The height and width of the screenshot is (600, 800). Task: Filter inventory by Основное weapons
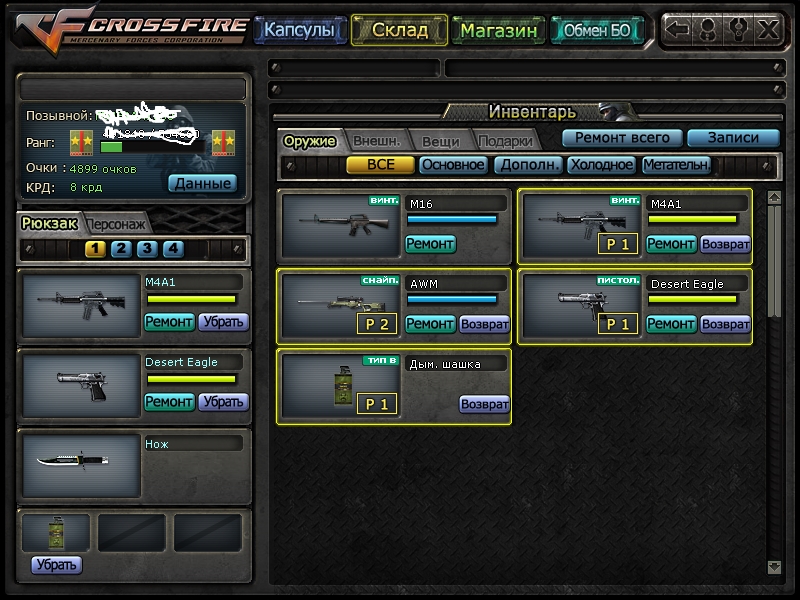(x=452, y=165)
